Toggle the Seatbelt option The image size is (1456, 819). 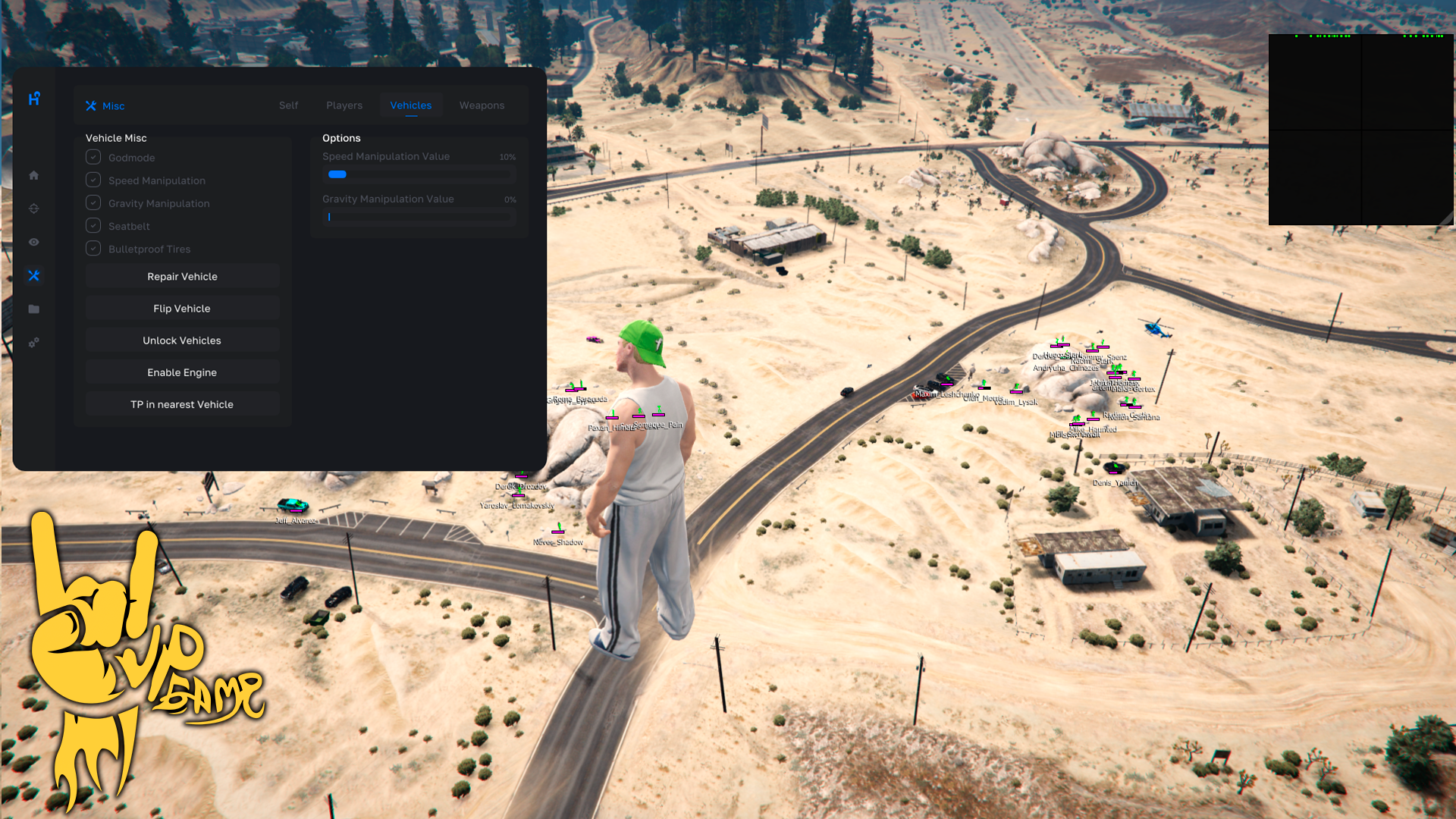[x=93, y=225]
